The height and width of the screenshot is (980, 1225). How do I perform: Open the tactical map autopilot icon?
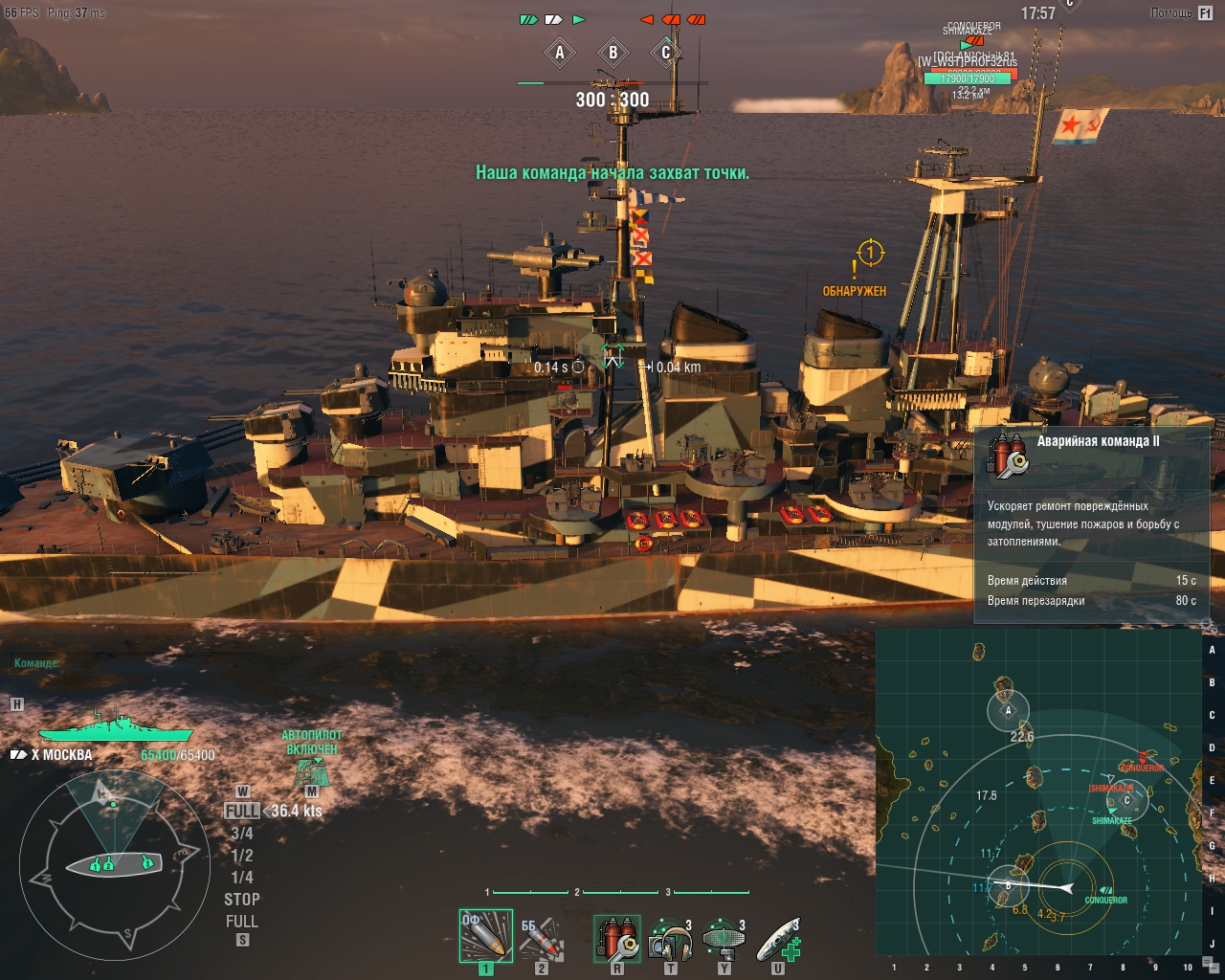pos(311,770)
